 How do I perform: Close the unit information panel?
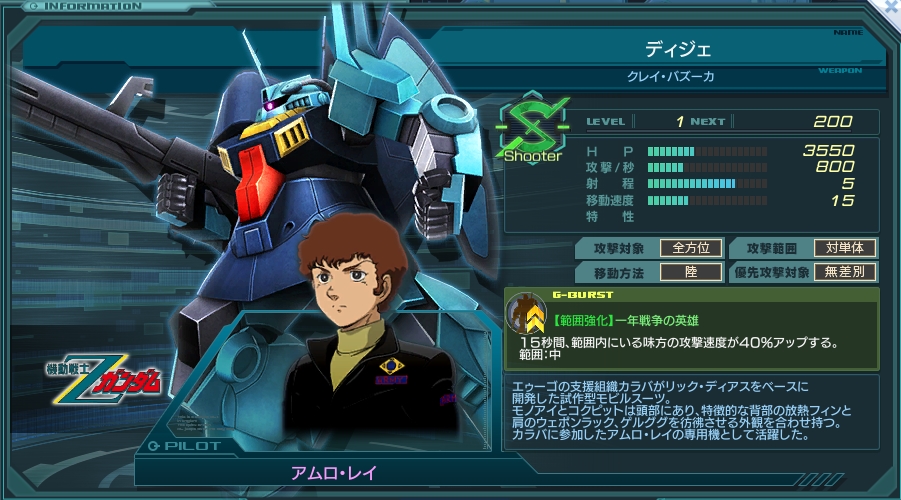891,6
